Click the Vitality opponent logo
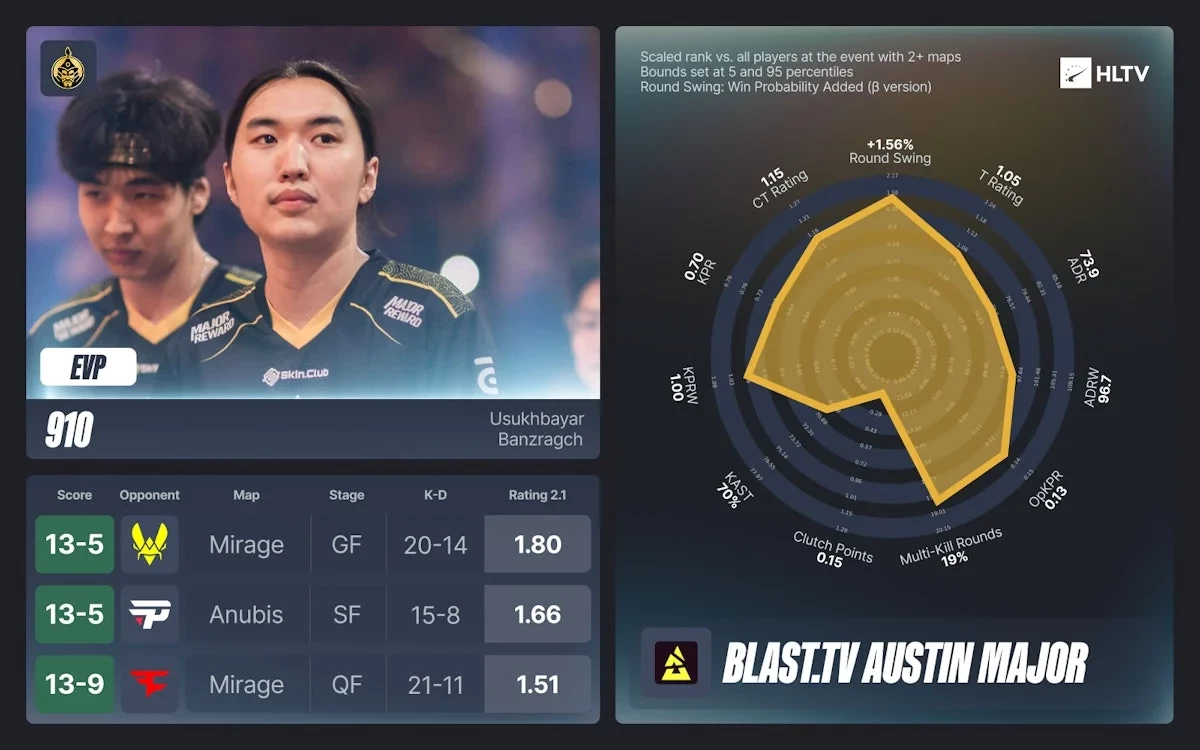1200x750 pixels. (150, 544)
